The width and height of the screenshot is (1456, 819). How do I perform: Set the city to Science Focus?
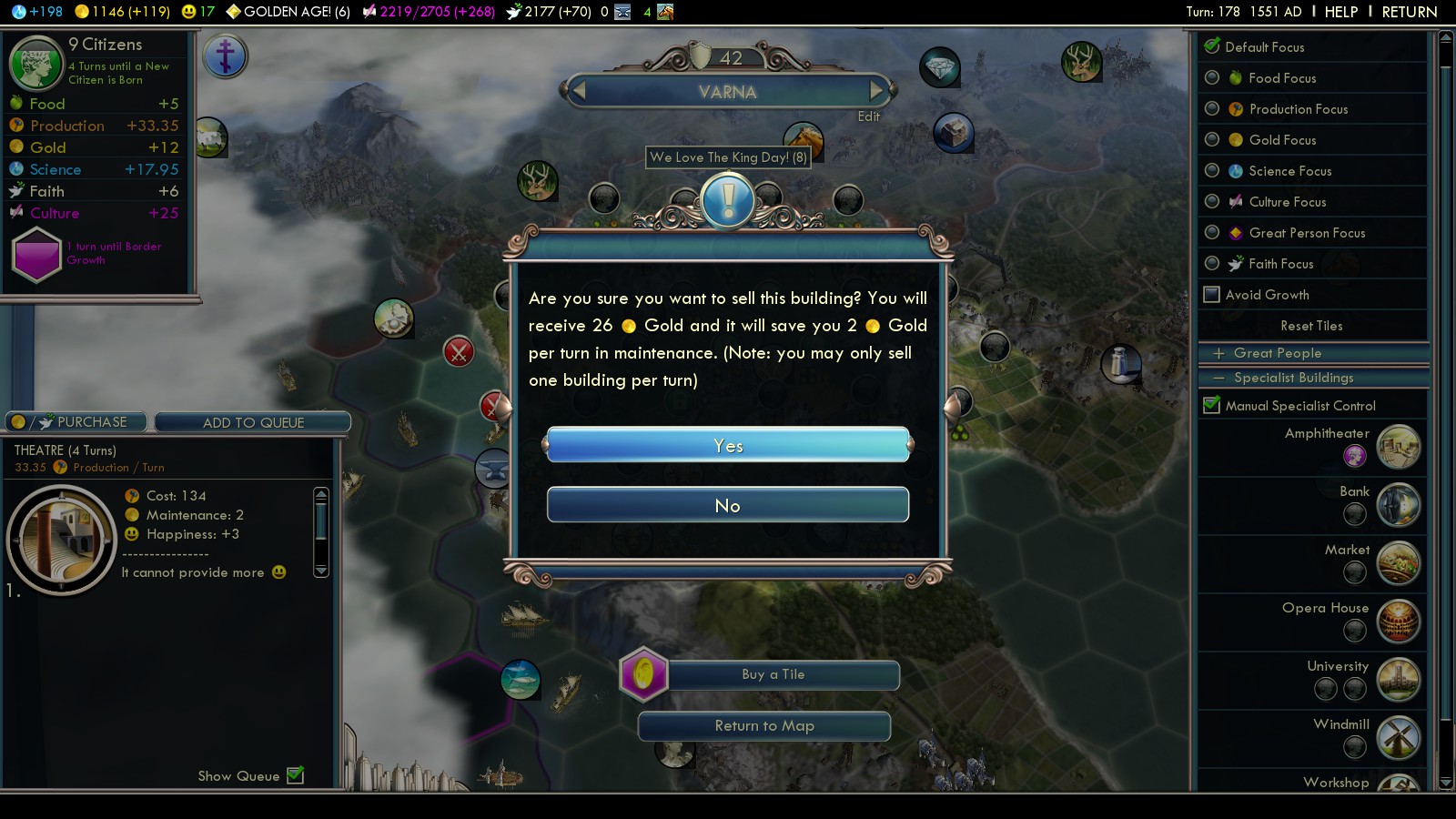[x=1212, y=171]
